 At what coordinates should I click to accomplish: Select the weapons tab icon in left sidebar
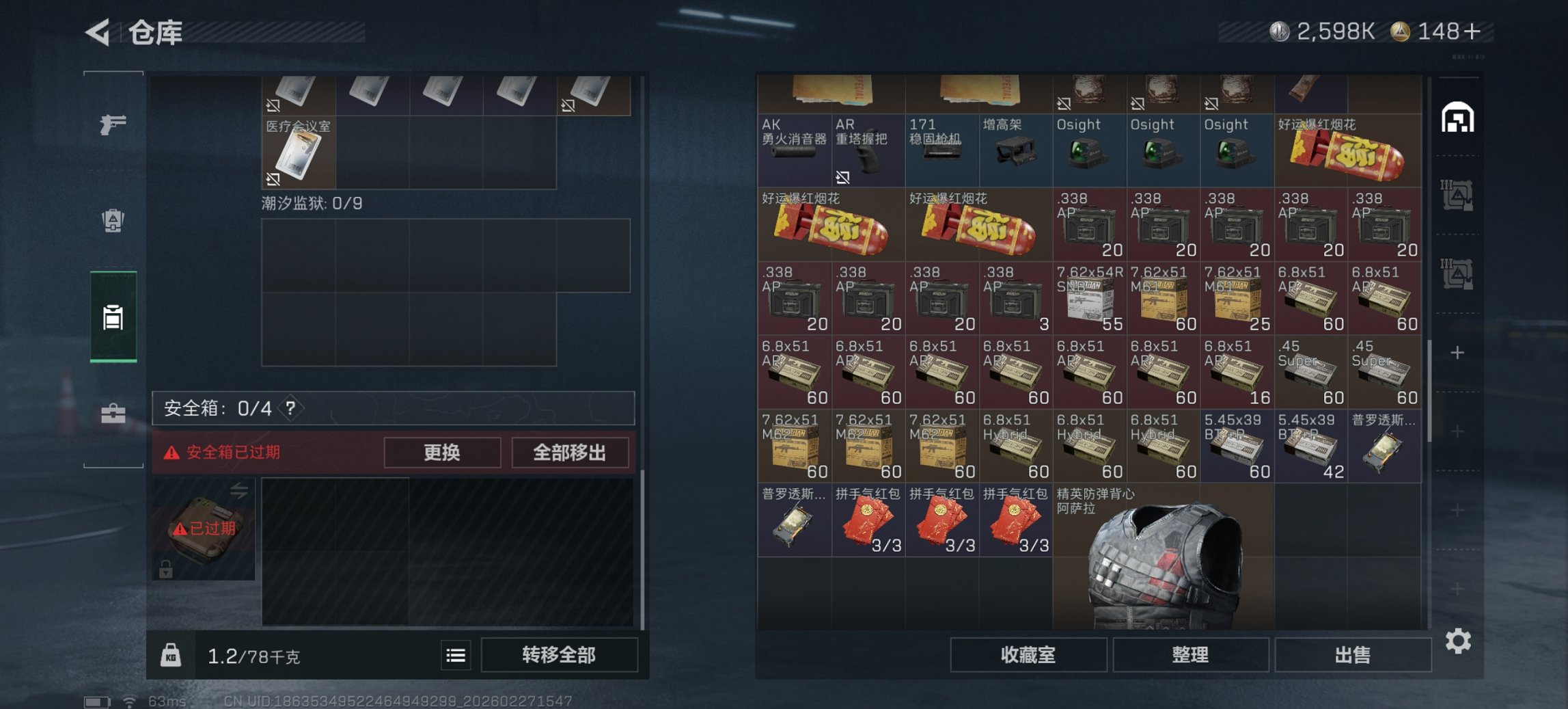tap(115, 126)
